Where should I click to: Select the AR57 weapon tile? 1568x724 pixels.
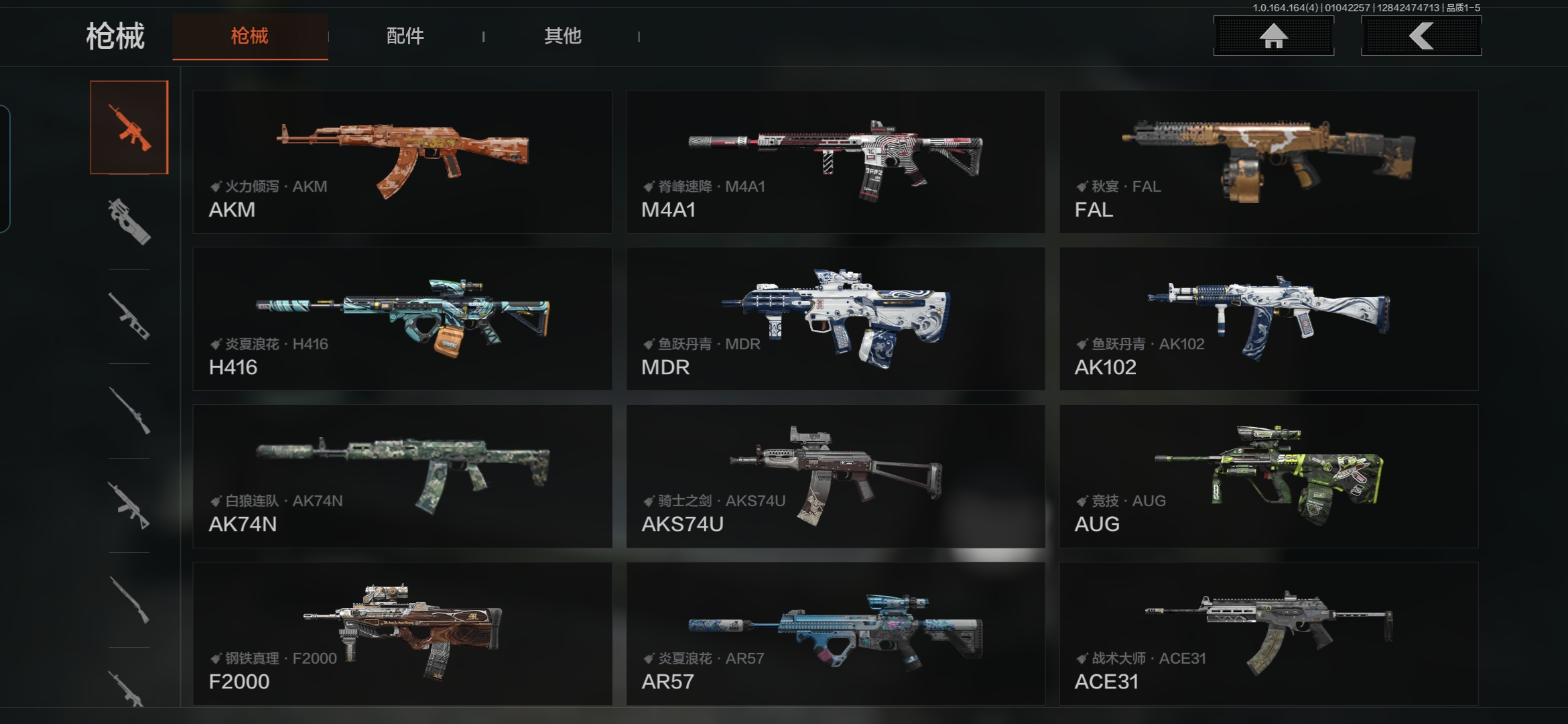point(836,633)
